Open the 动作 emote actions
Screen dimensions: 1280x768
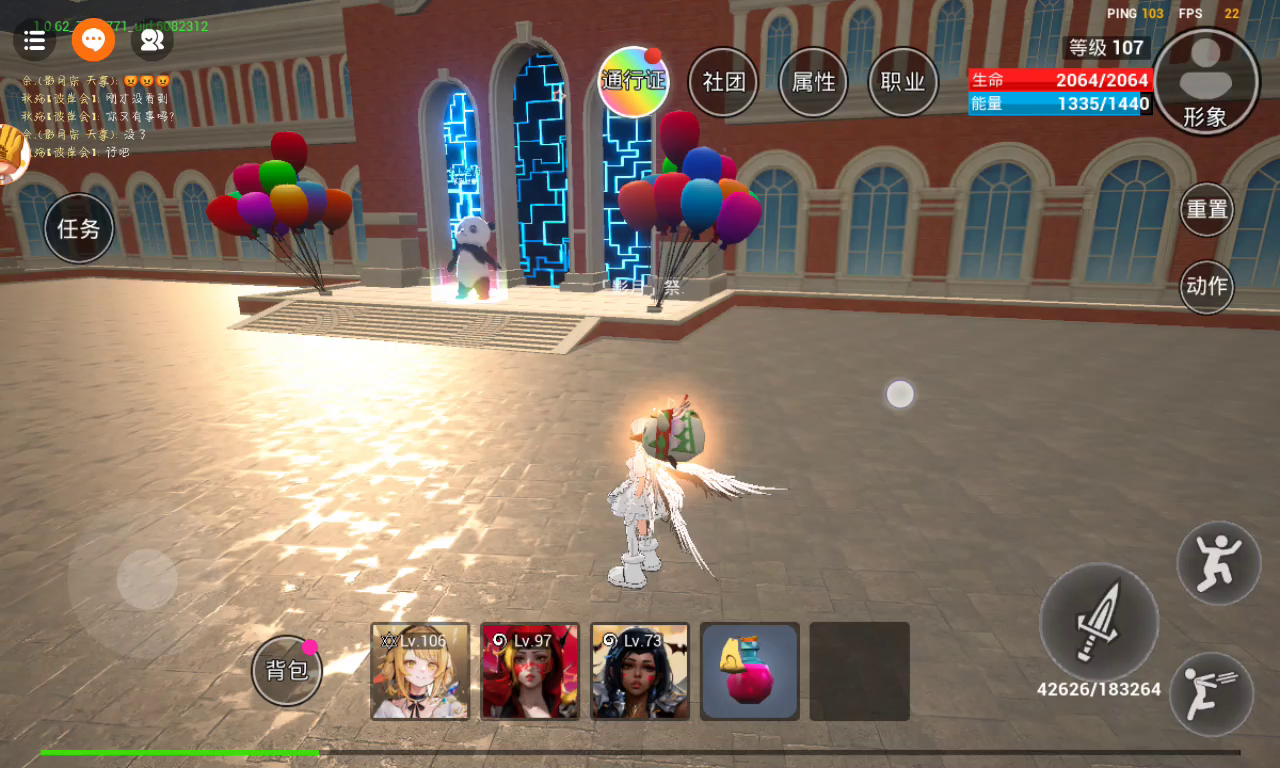(x=1207, y=287)
